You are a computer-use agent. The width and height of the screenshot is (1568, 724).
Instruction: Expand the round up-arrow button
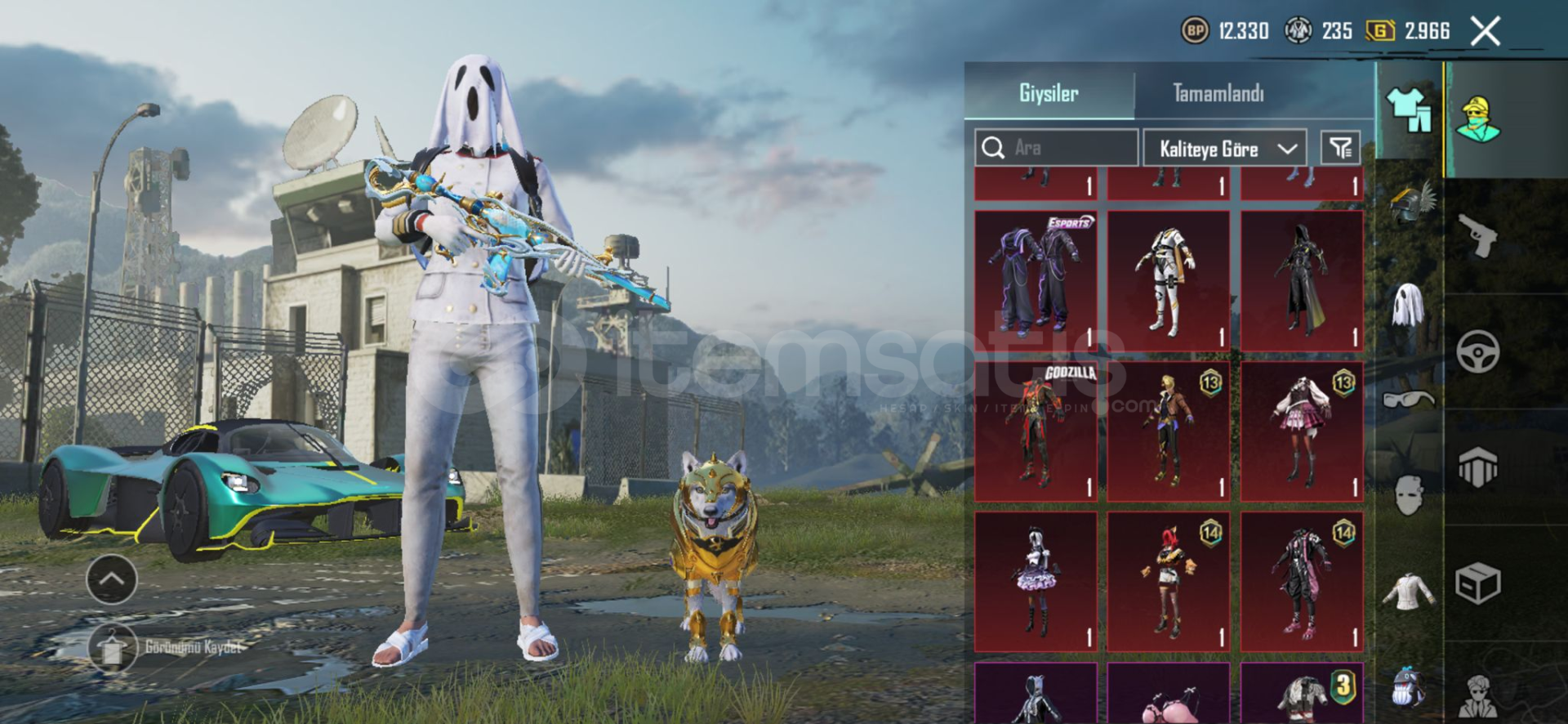coord(112,579)
